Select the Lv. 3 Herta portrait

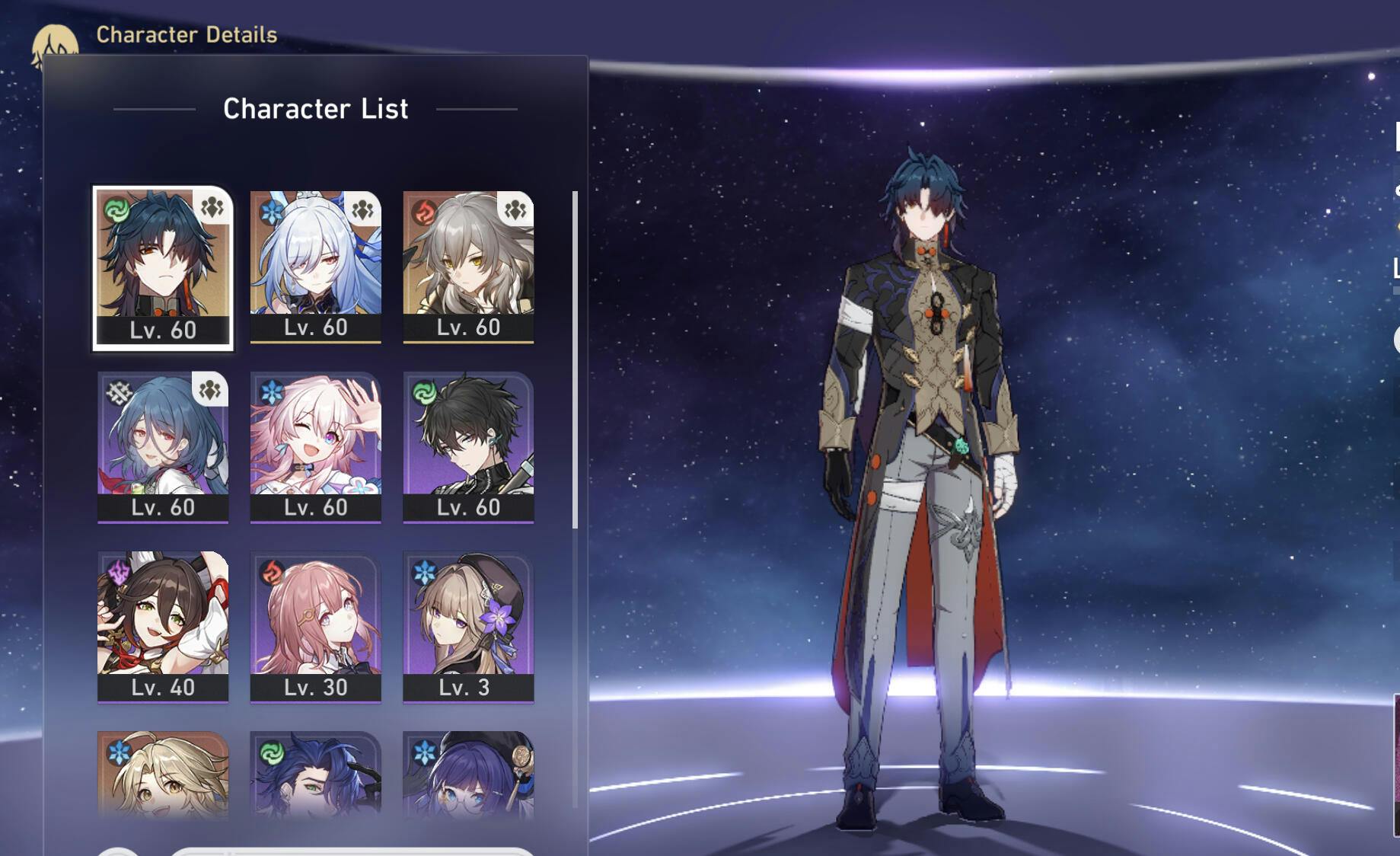468,625
